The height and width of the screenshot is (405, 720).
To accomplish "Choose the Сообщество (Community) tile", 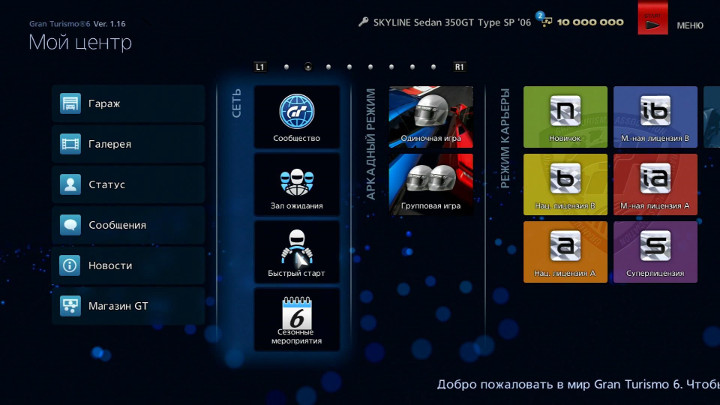I will coord(296,117).
